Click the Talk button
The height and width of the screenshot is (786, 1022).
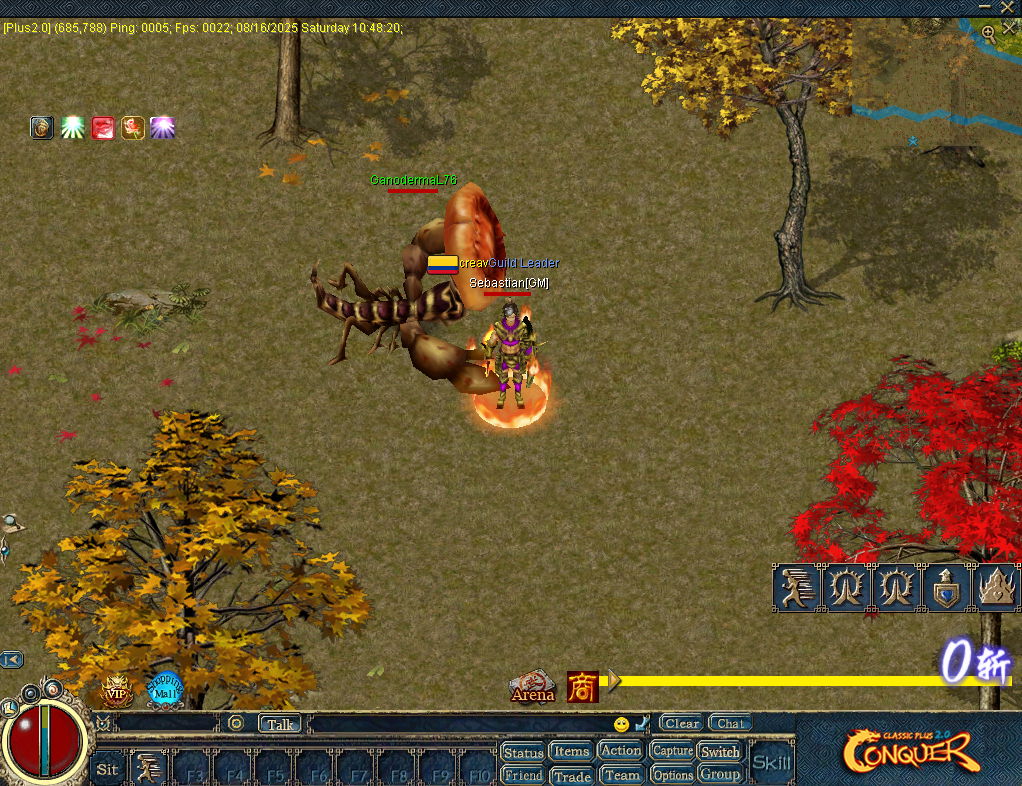[x=280, y=723]
